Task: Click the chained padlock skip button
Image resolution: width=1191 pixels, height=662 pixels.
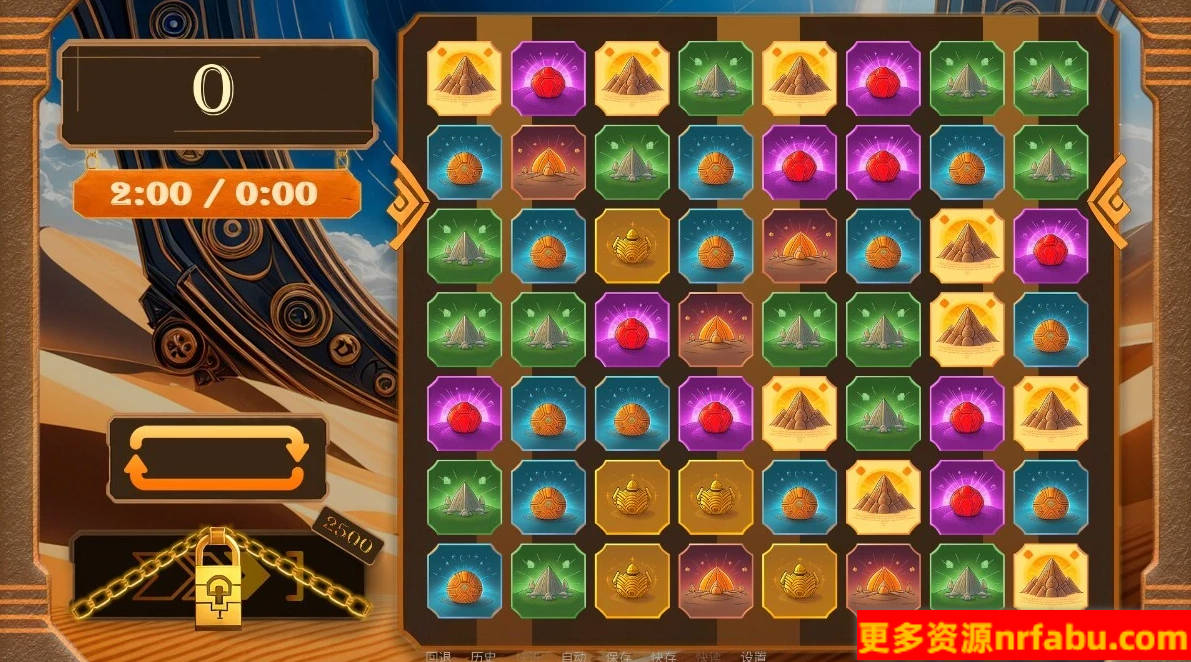Action: click(217, 585)
